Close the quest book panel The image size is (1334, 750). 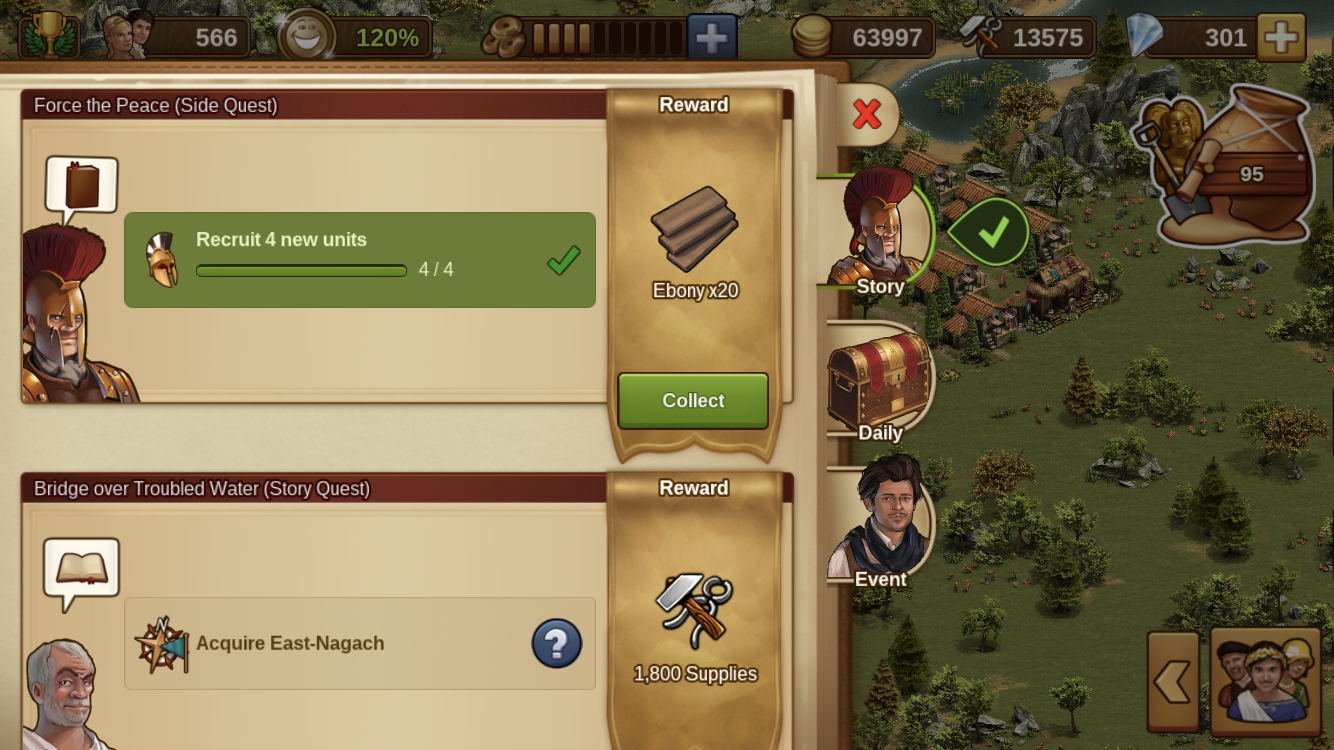(867, 114)
